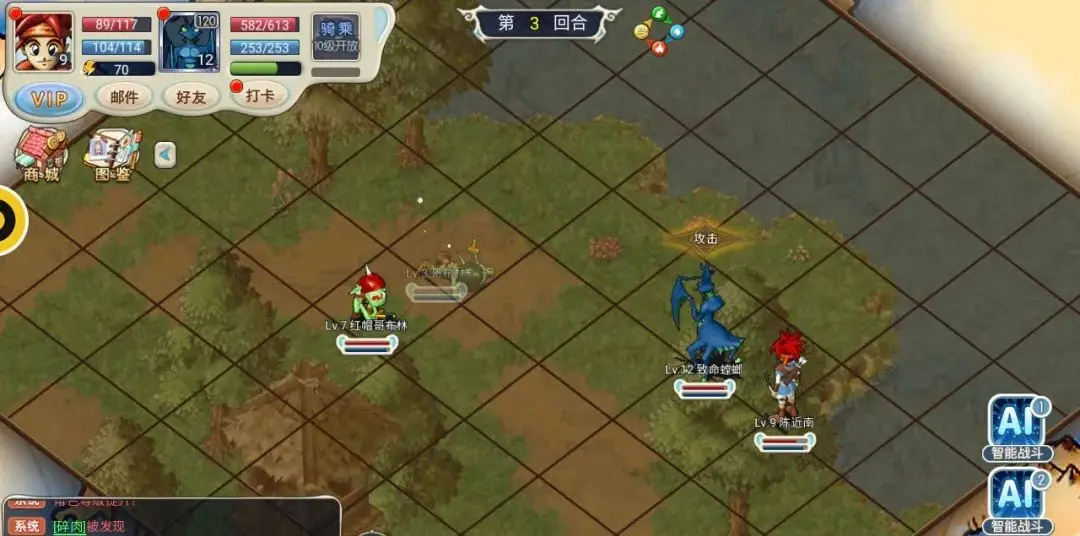Choose the 攻击 attack command

point(706,238)
